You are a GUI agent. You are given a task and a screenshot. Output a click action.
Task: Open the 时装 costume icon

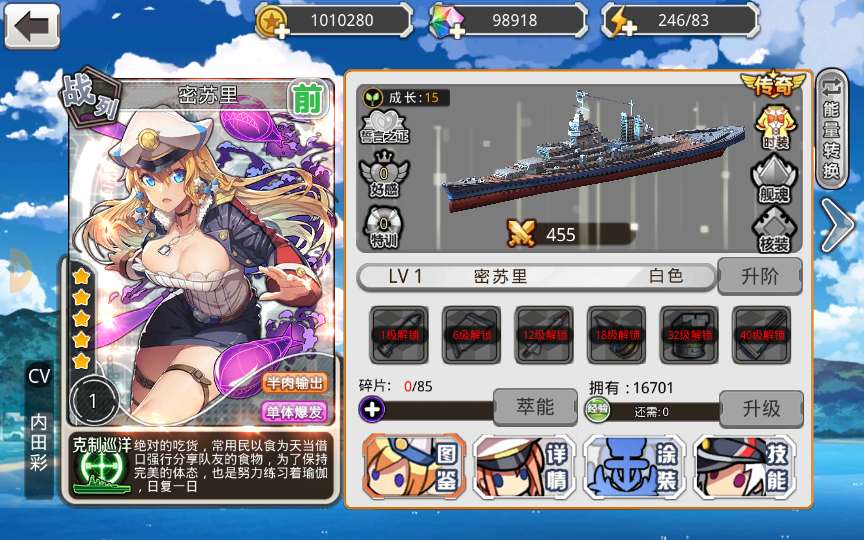point(775,124)
